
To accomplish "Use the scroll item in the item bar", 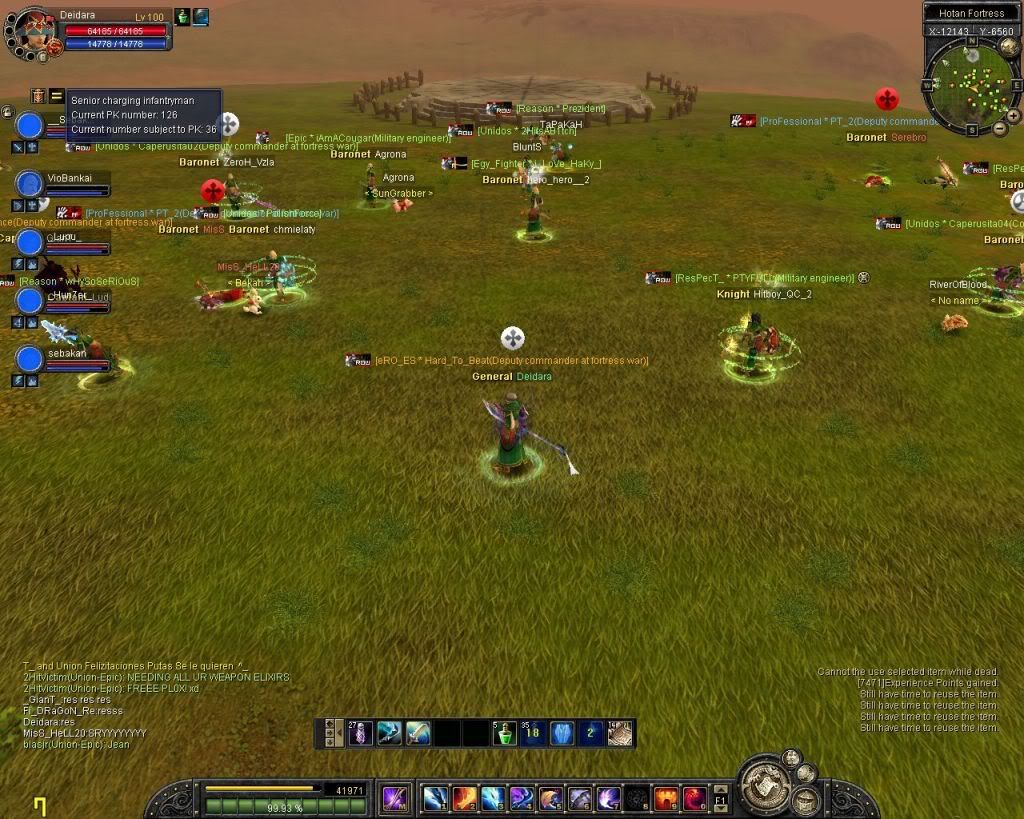I will point(620,733).
